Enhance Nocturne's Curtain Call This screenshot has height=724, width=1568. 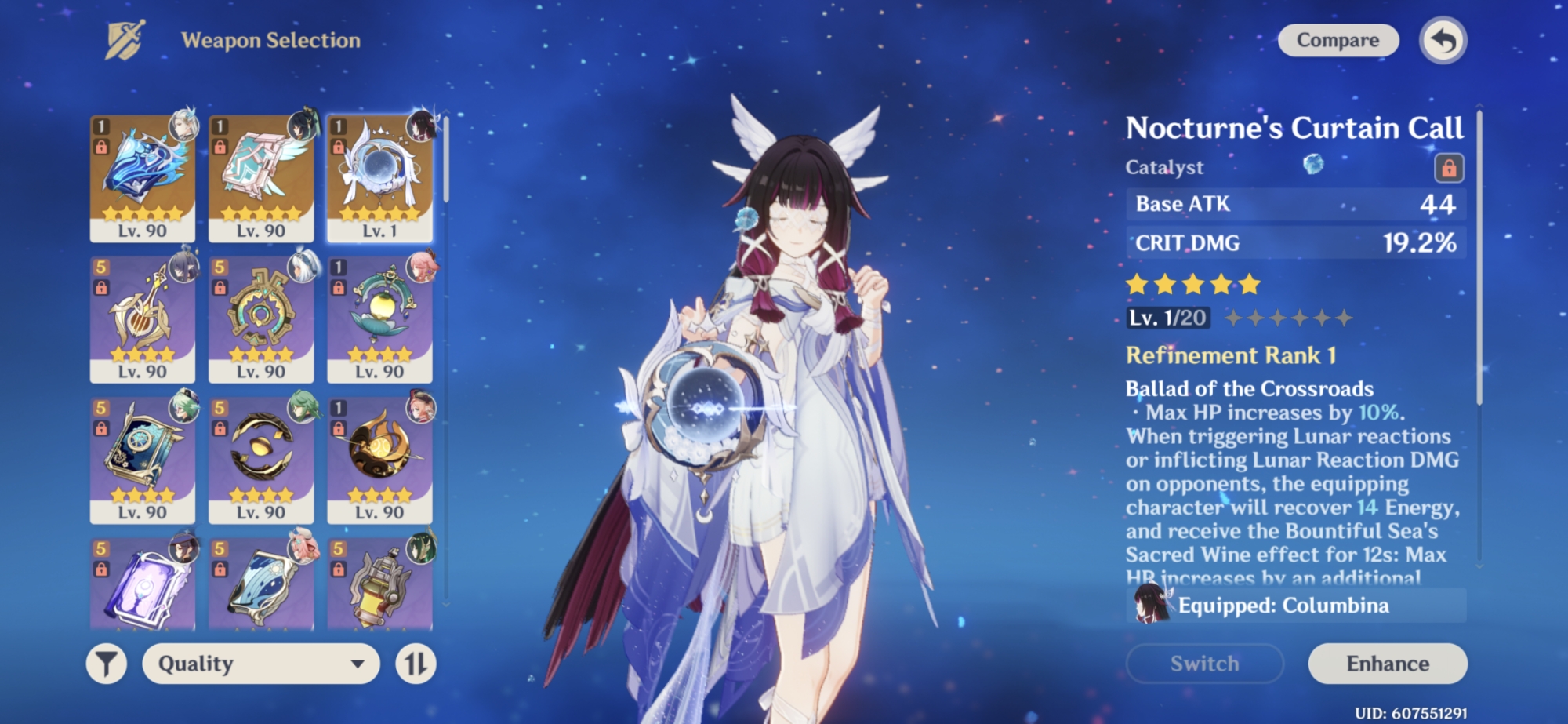[1387, 664]
